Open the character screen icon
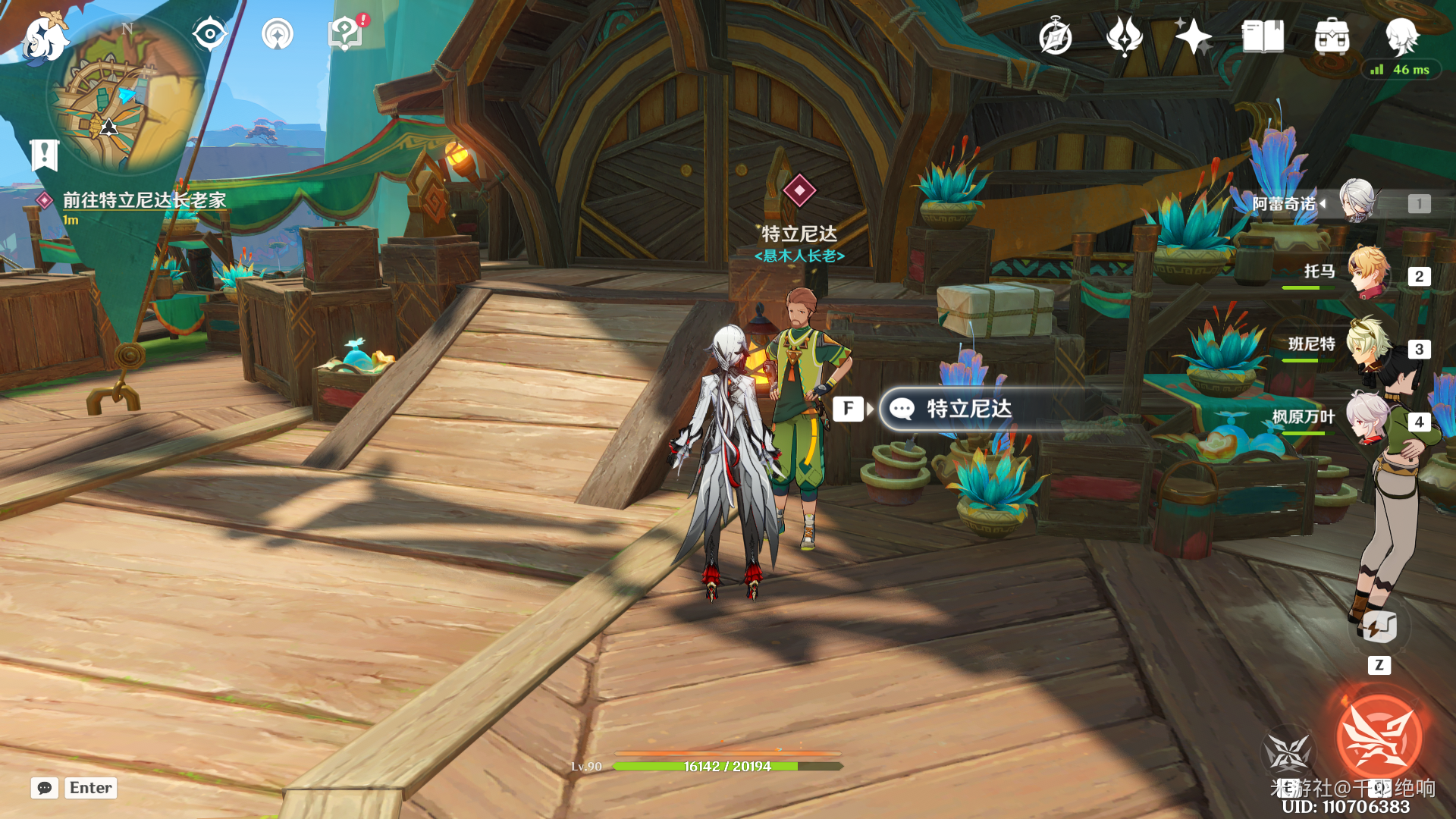Screen dimensions: 1456x819 coord(1401,36)
